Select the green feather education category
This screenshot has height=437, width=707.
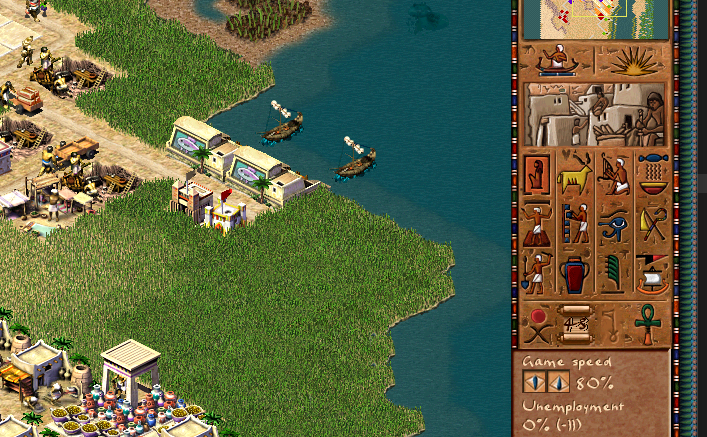pos(614,272)
